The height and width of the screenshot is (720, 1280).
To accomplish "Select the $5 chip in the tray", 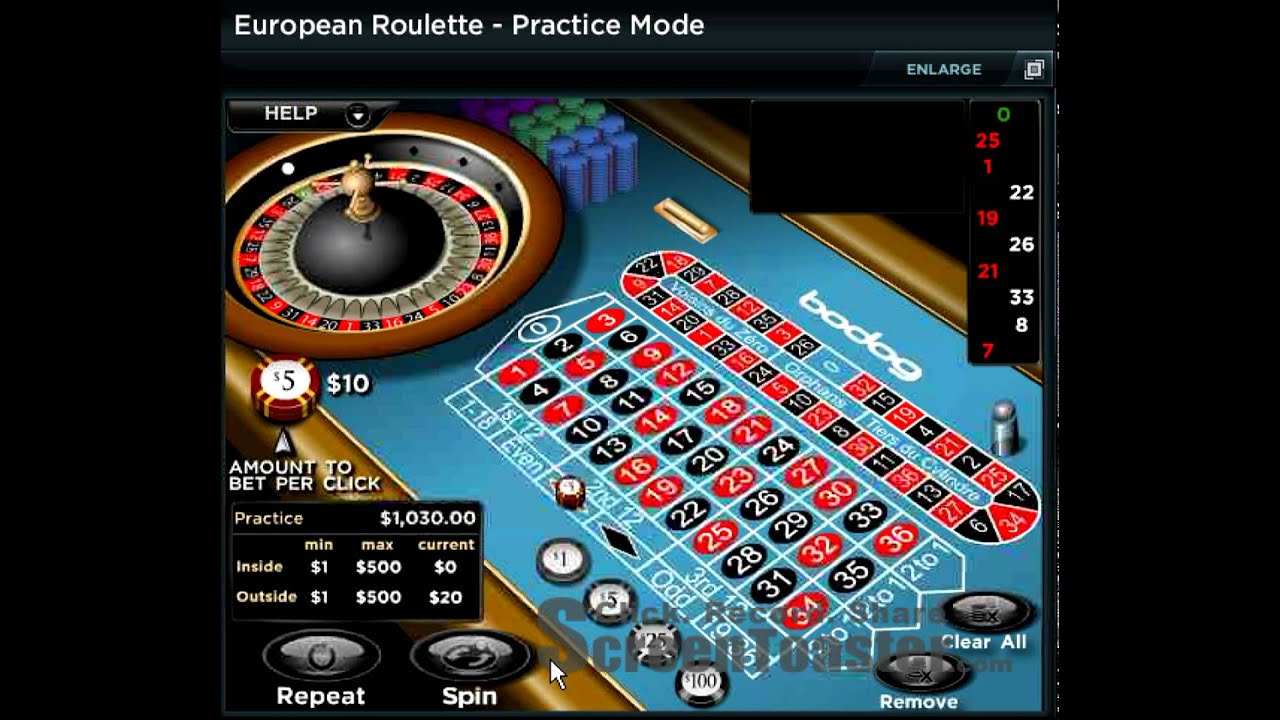I will 608,600.
